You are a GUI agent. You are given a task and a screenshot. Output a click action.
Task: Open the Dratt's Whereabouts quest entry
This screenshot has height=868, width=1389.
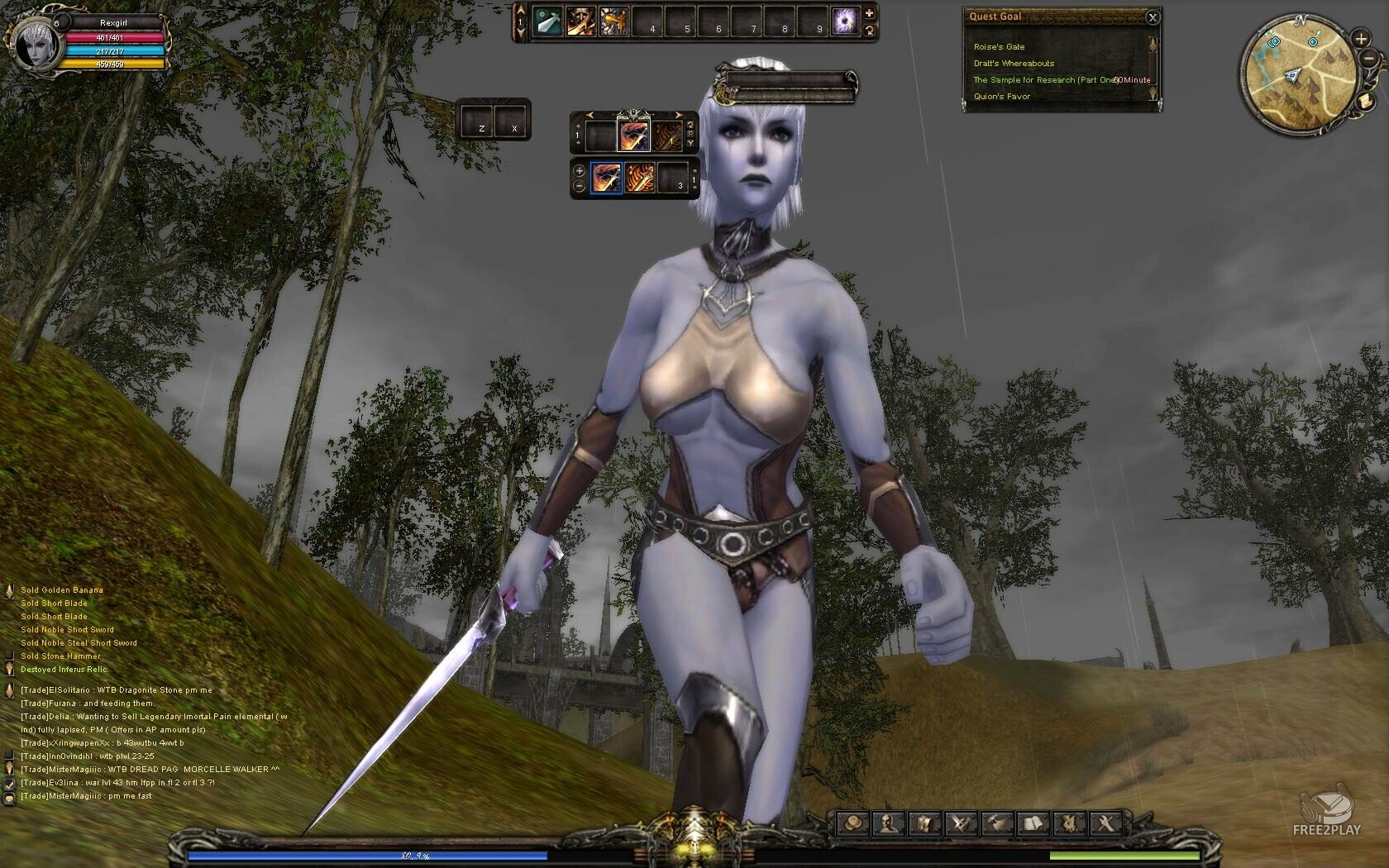[x=1014, y=64]
